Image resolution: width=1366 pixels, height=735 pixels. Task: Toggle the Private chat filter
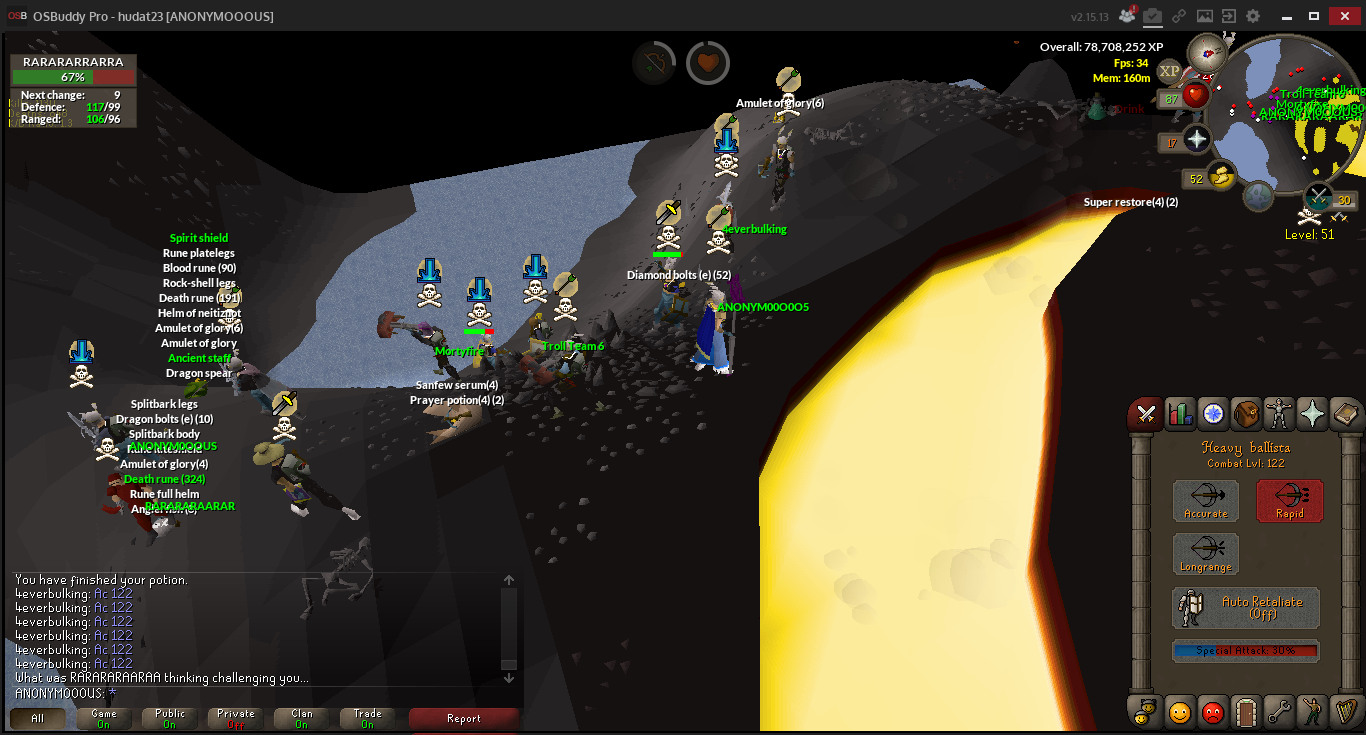point(236,718)
